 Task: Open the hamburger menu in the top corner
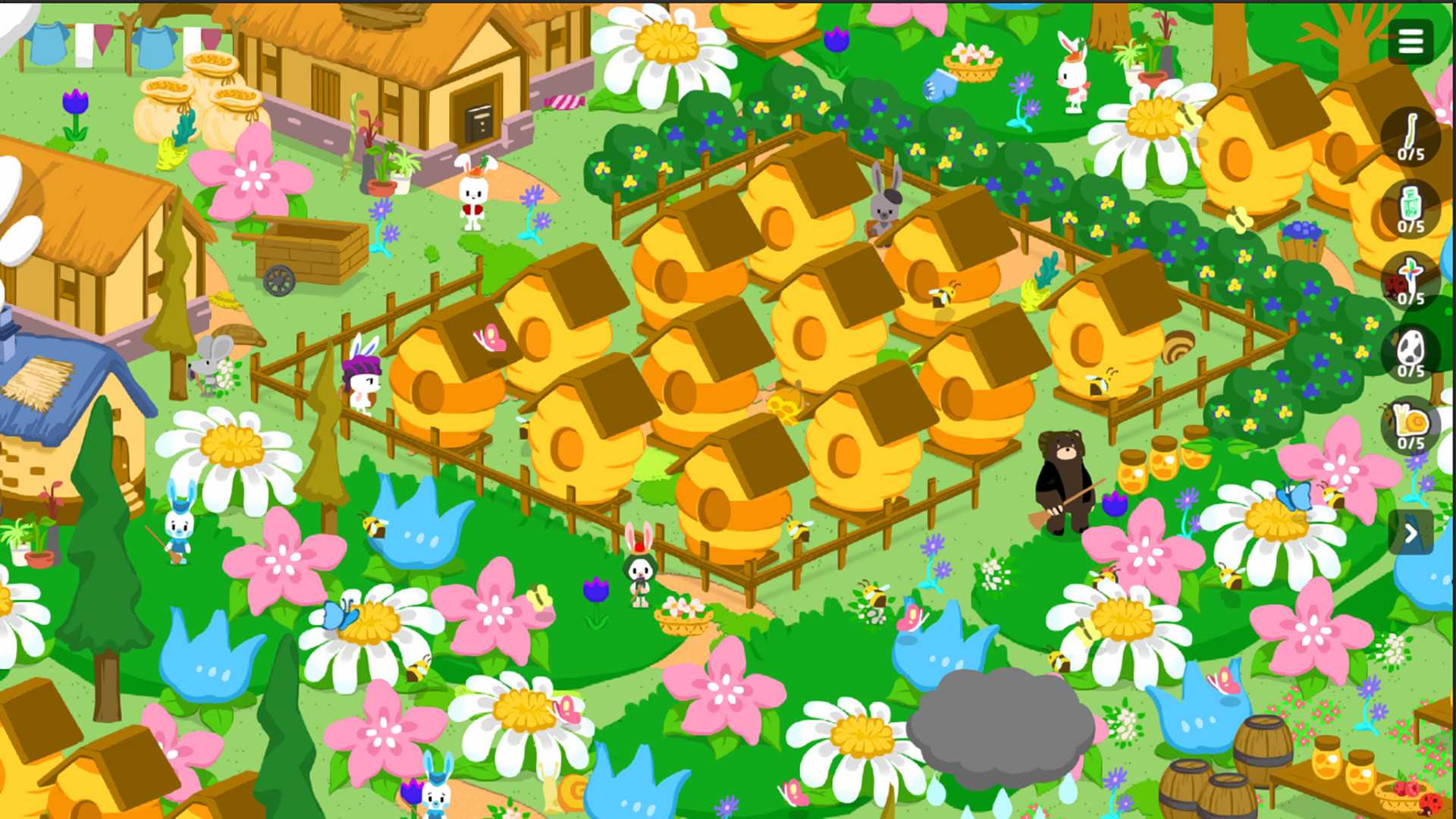click(1410, 41)
